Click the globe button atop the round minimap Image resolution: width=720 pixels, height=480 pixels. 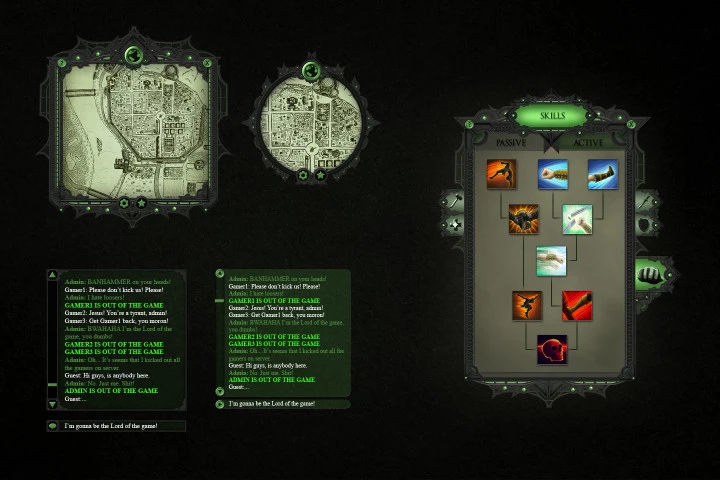pyautogui.click(x=311, y=70)
